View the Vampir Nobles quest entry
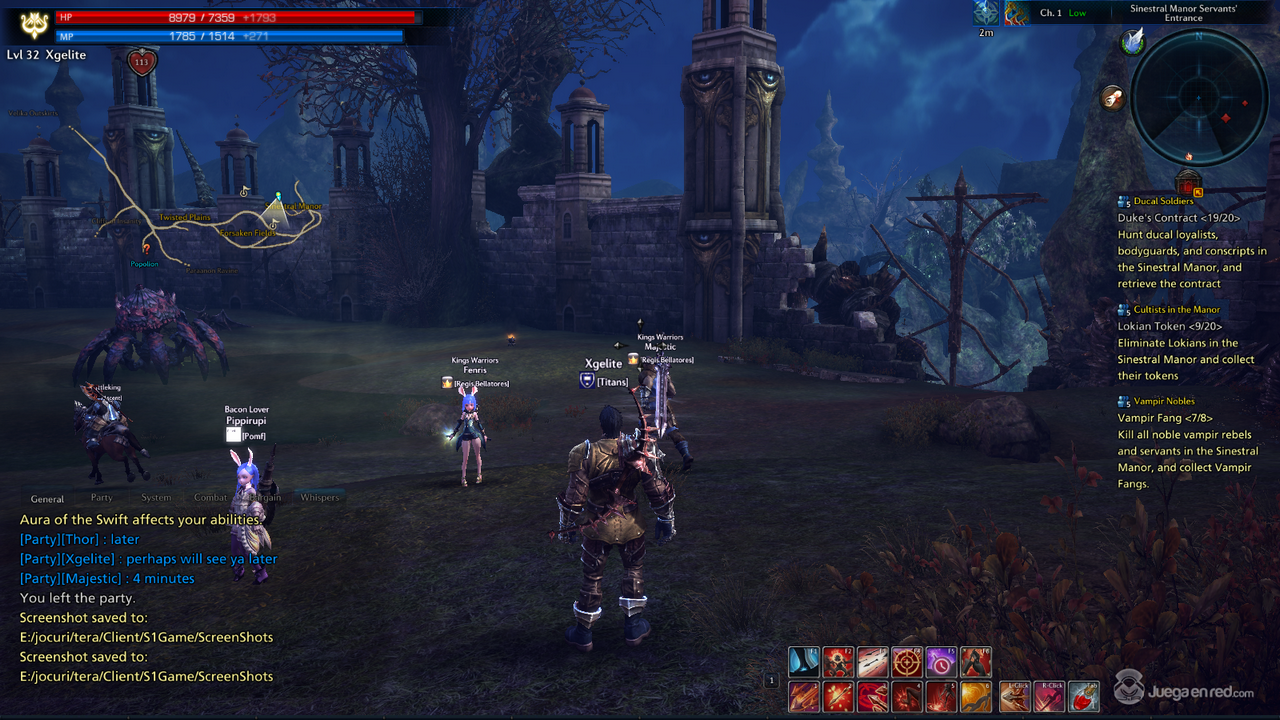This screenshot has height=720, width=1280. click(x=1164, y=401)
